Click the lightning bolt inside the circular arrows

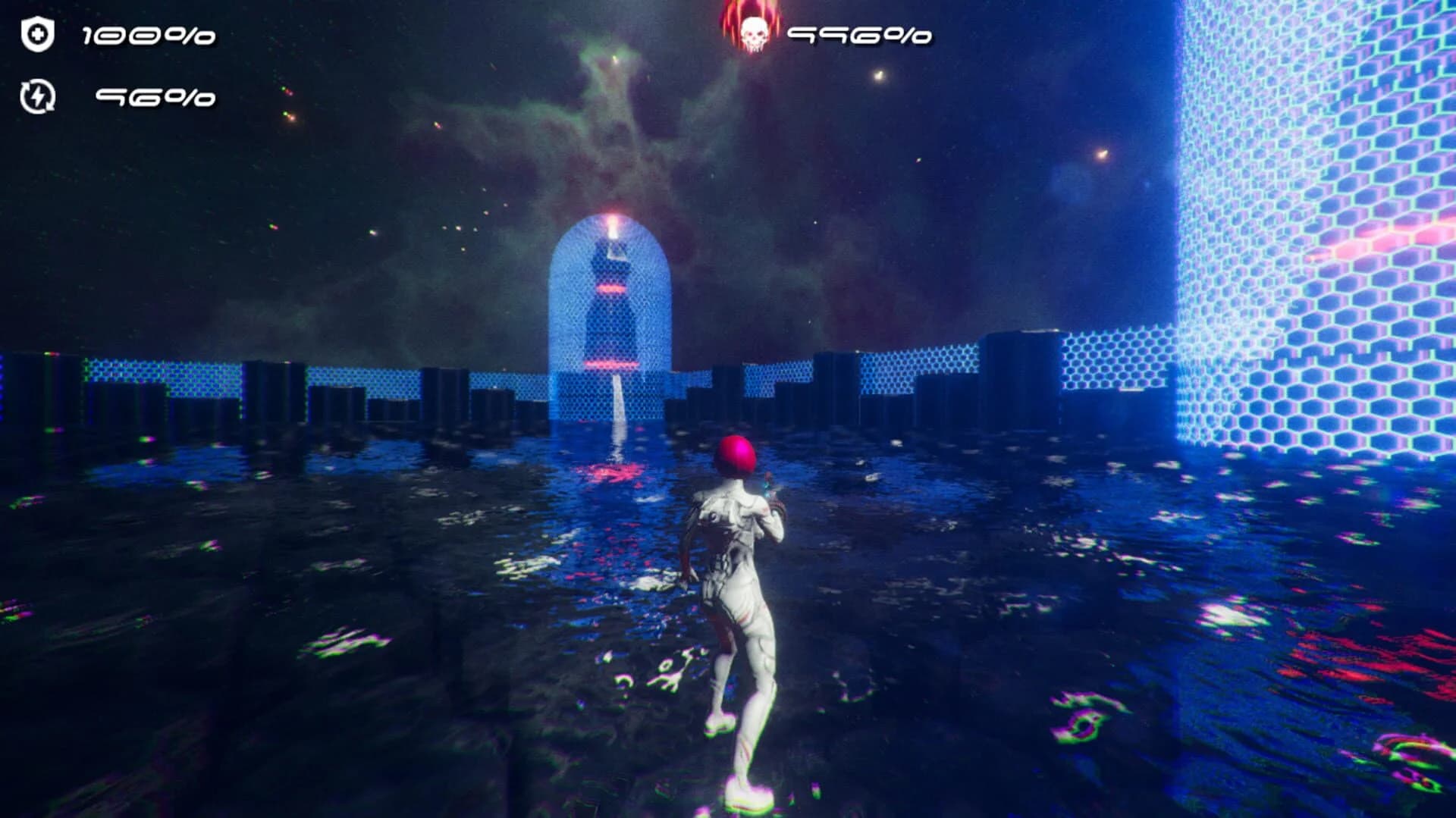37,97
